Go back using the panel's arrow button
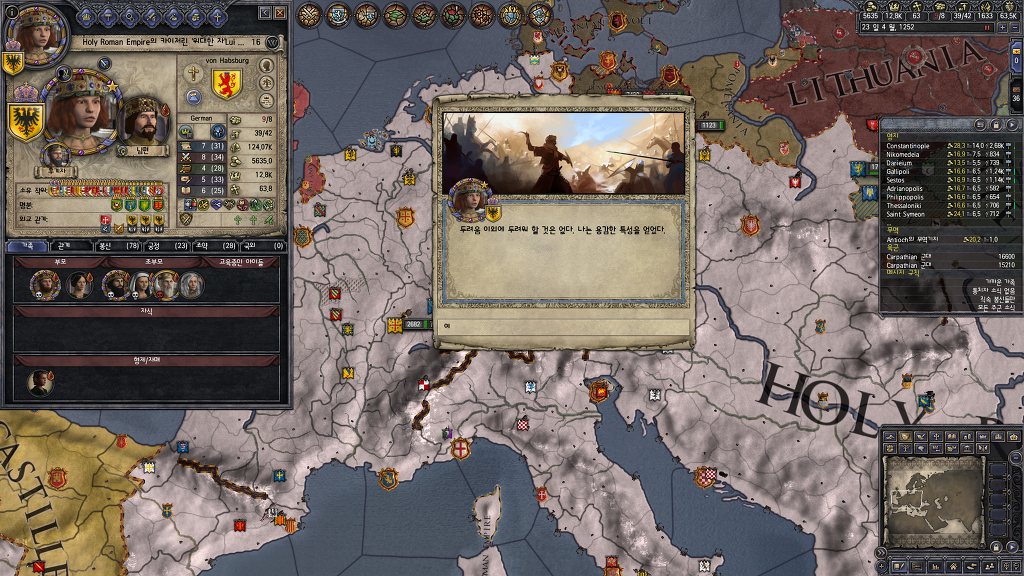The width and height of the screenshot is (1024, 576). click(265, 13)
